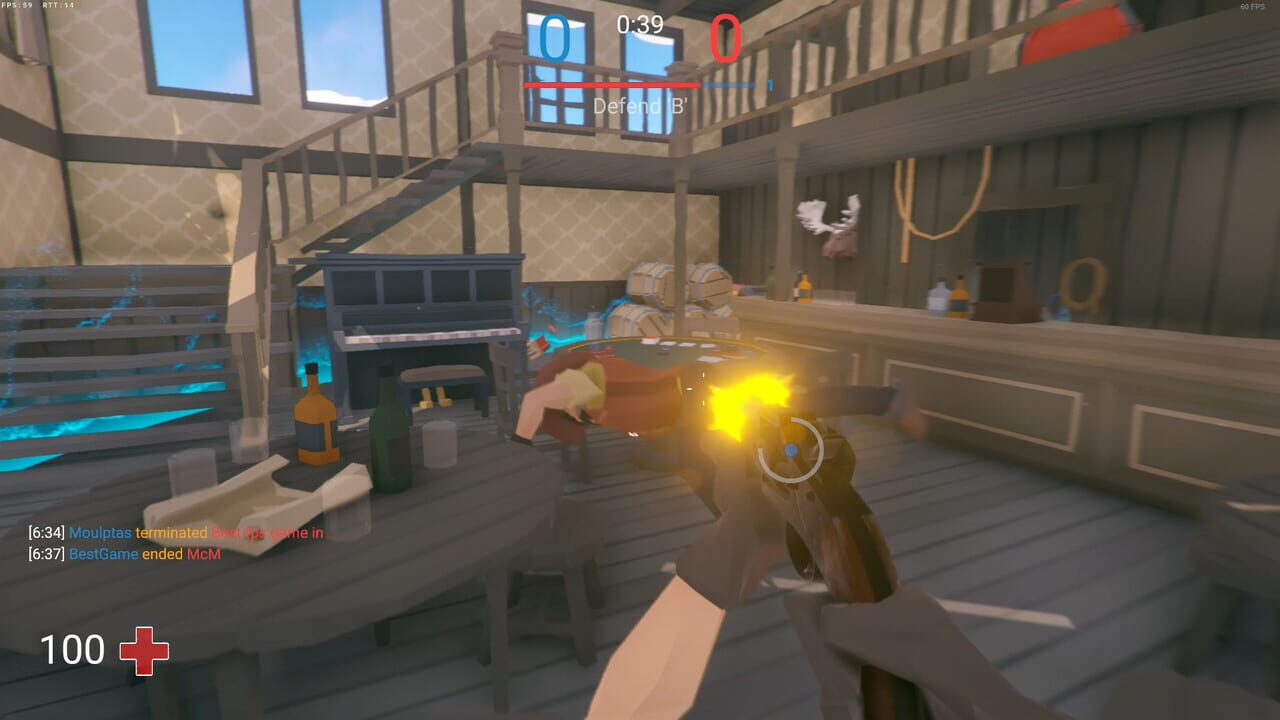The width and height of the screenshot is (1280, 720).
Task: Click player name 'Moulptas' in chat
Action: point(100,532)
